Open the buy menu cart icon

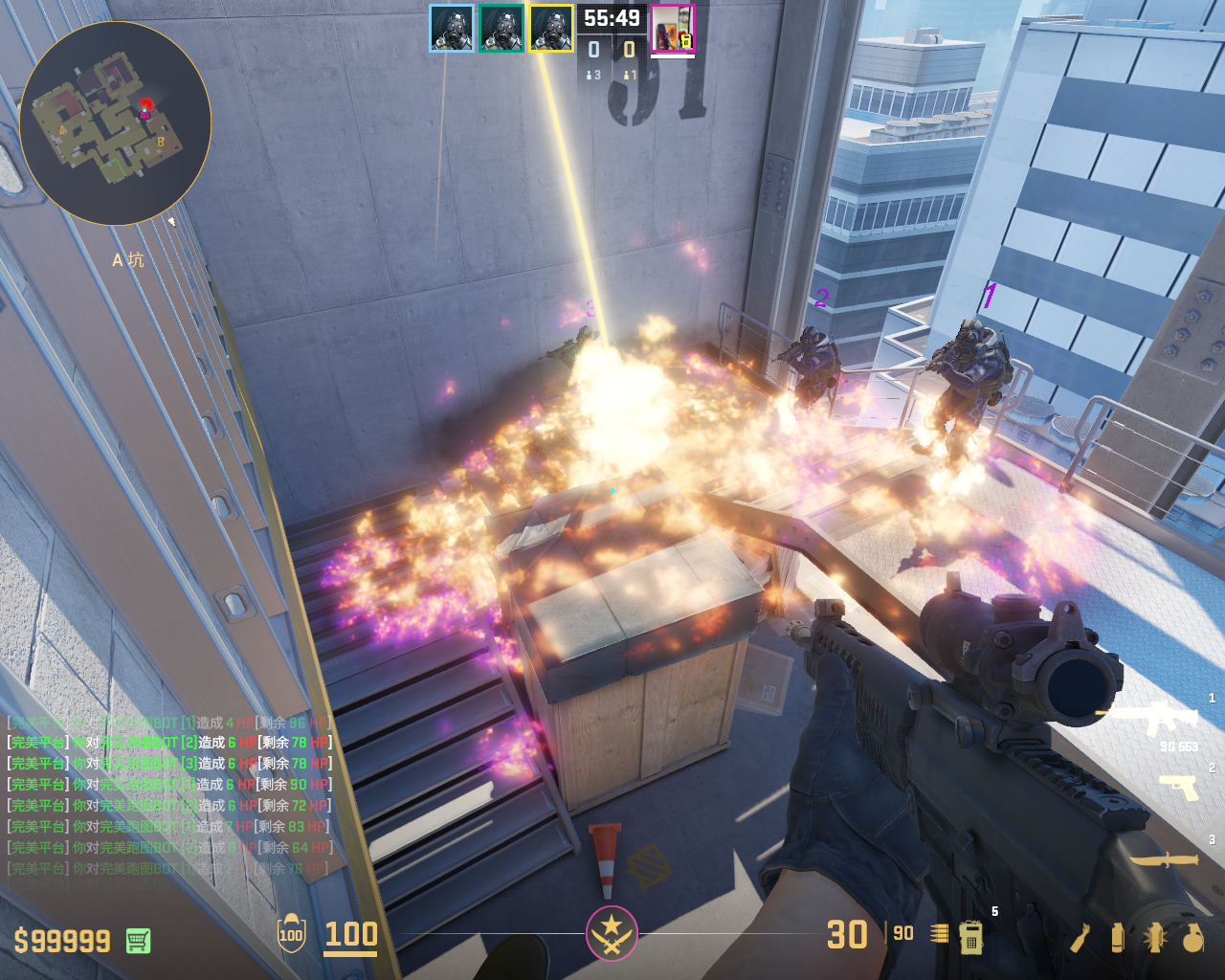(x=138, y=941)
